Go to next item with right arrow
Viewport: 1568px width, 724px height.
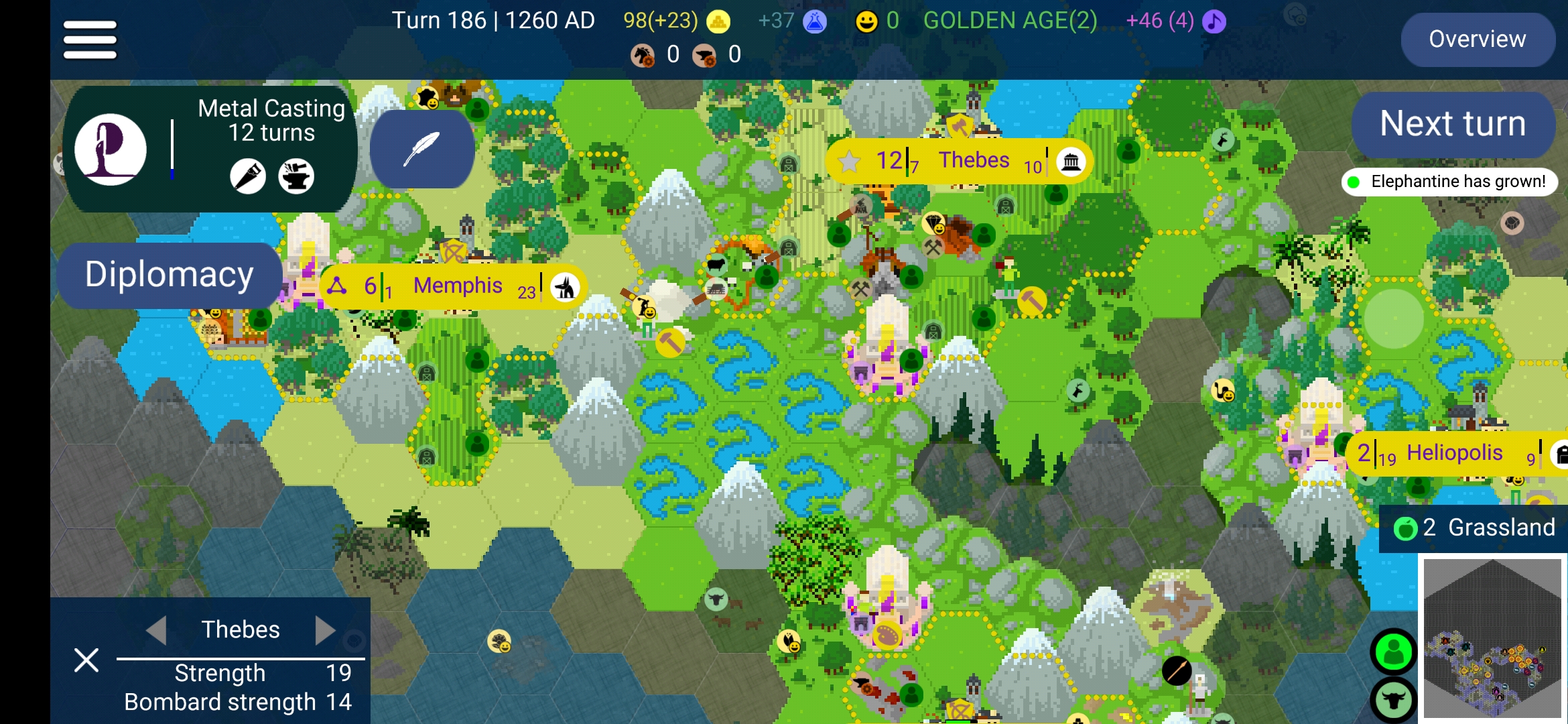click(325, 630)
